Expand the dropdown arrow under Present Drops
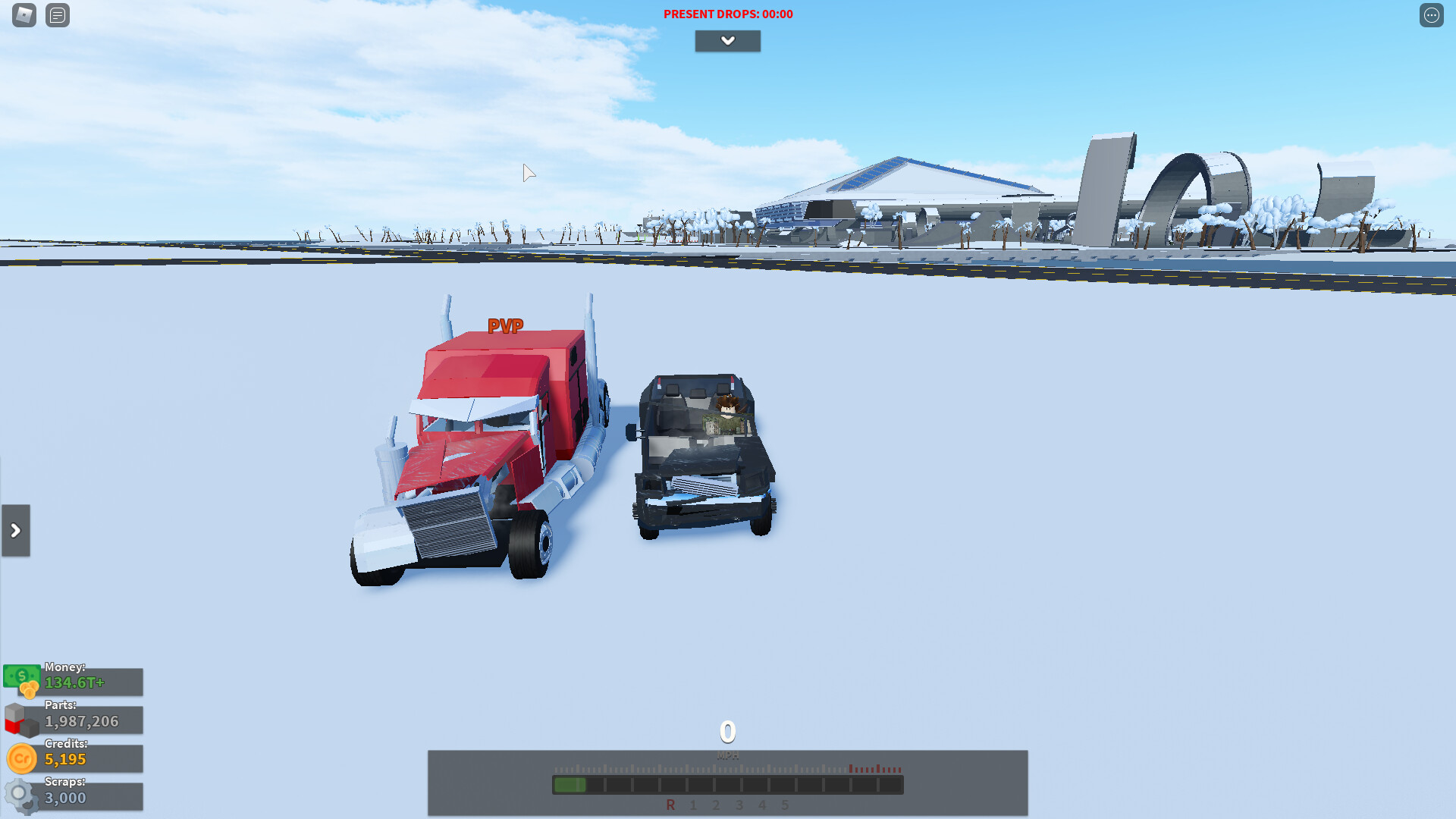Viewport: 1456px width, 819px height. [727, 41]
